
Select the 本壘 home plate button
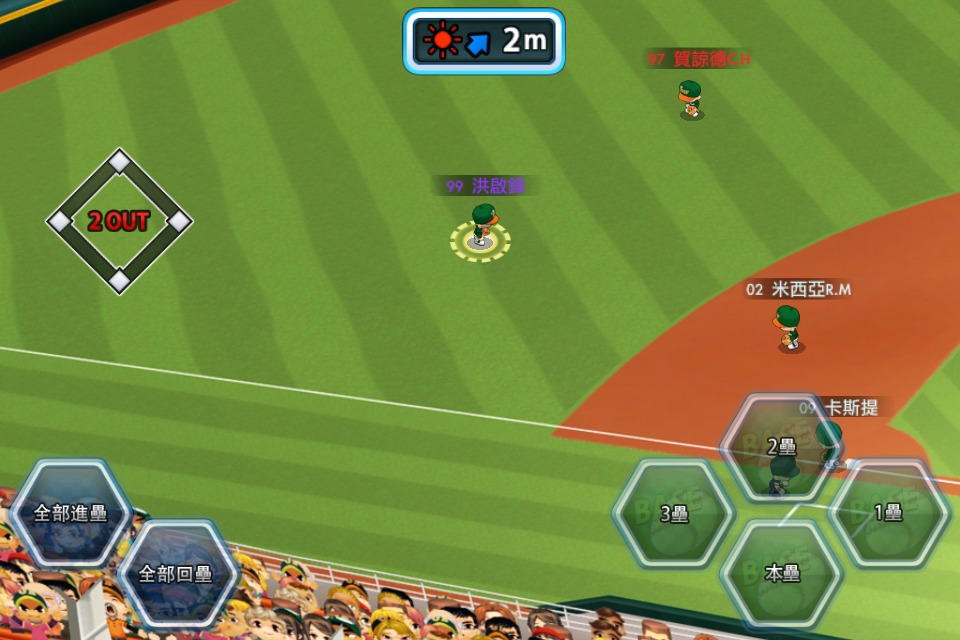(x=781, y=574)
